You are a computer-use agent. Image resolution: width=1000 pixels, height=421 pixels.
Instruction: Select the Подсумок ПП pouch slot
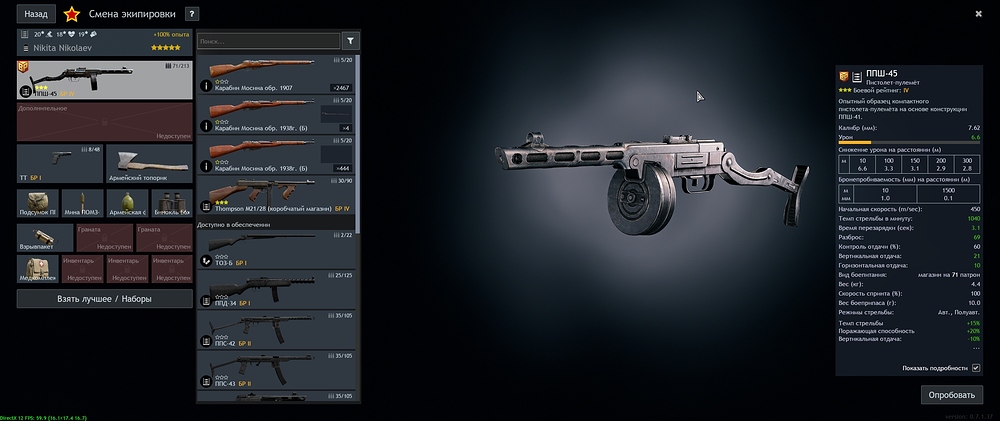(38, 203)
